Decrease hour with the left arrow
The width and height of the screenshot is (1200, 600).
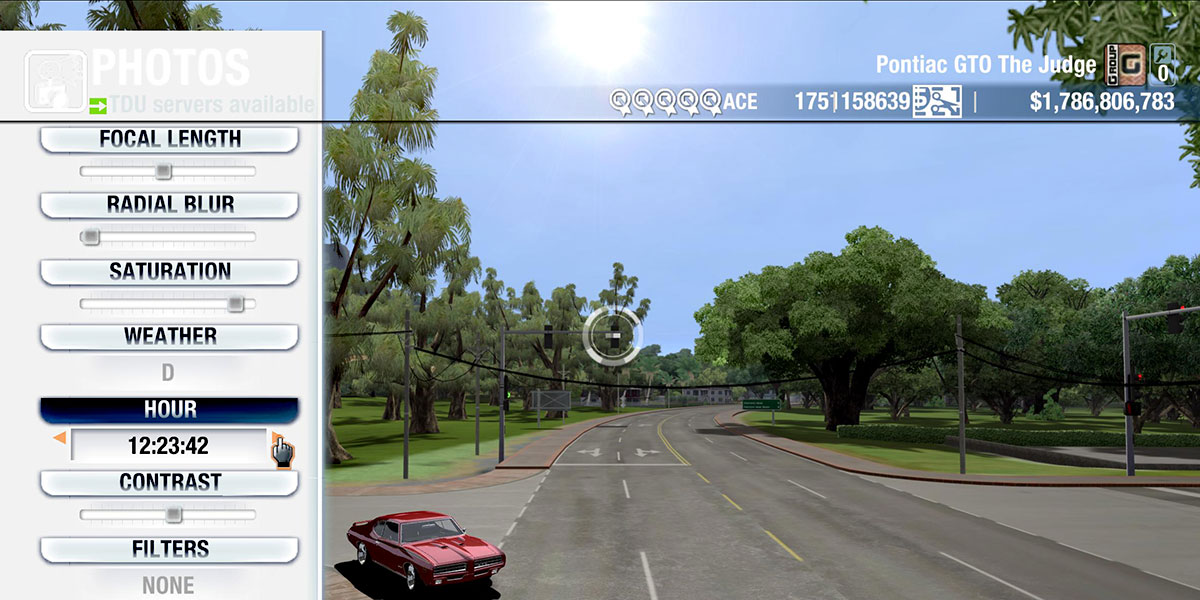tap(60, 438)
